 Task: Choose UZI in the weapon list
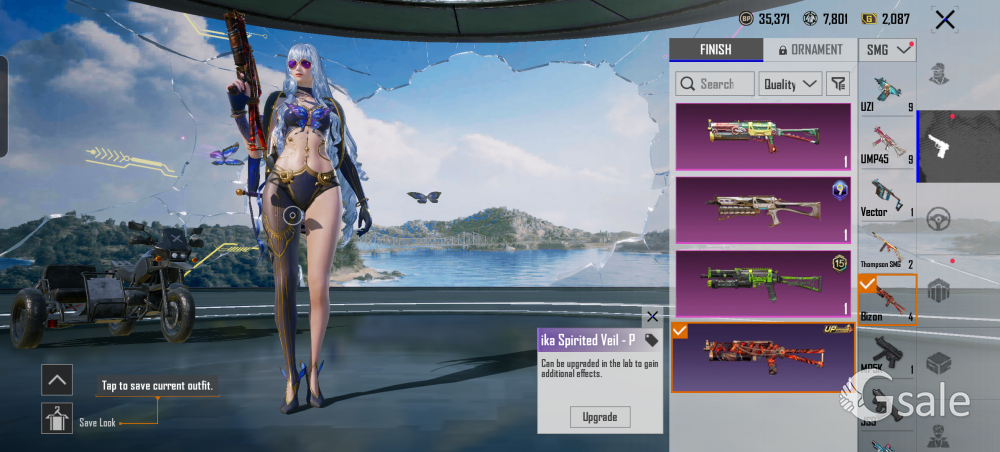pos(887,94)
